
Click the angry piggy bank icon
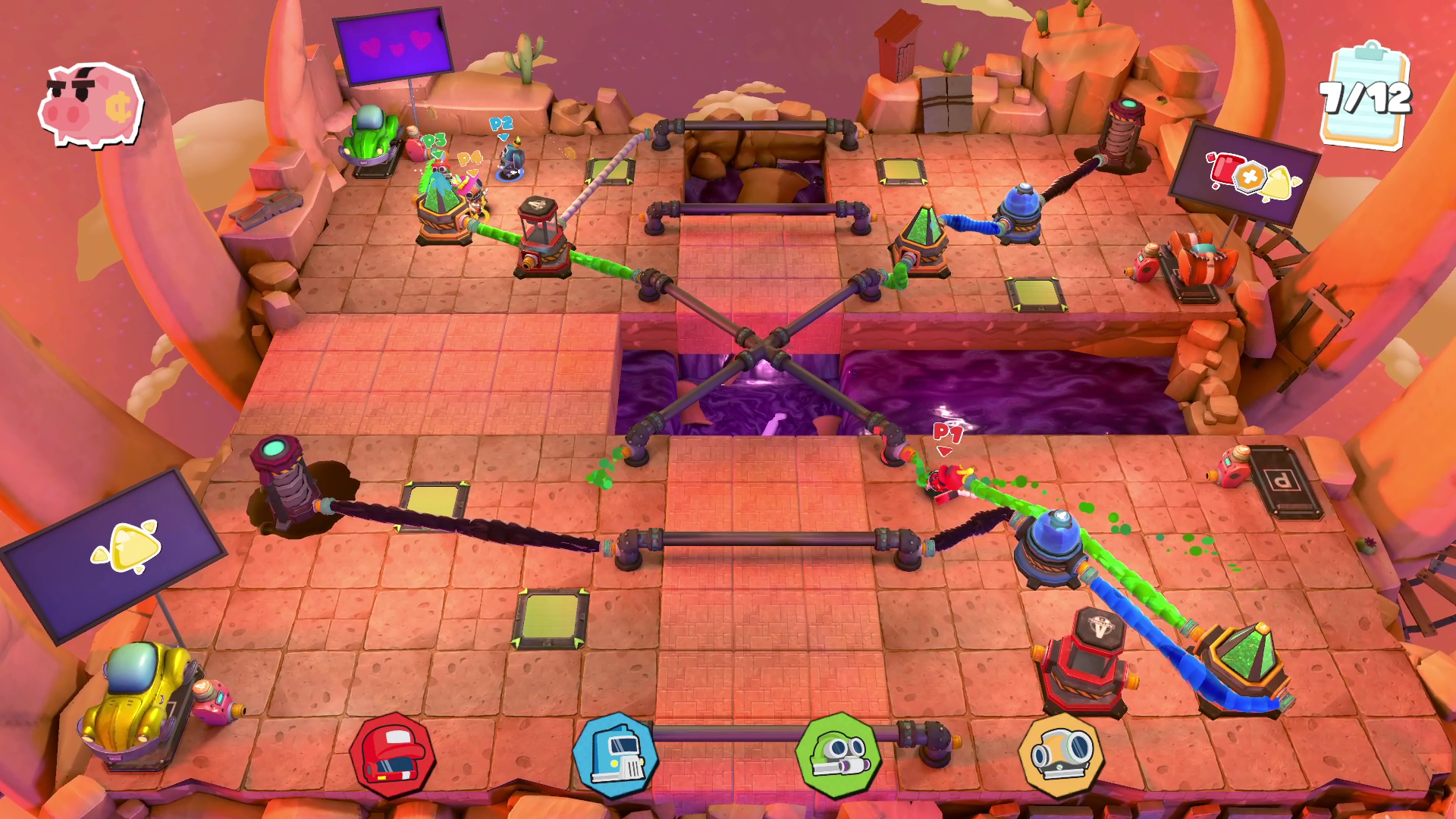pos(90,105)
